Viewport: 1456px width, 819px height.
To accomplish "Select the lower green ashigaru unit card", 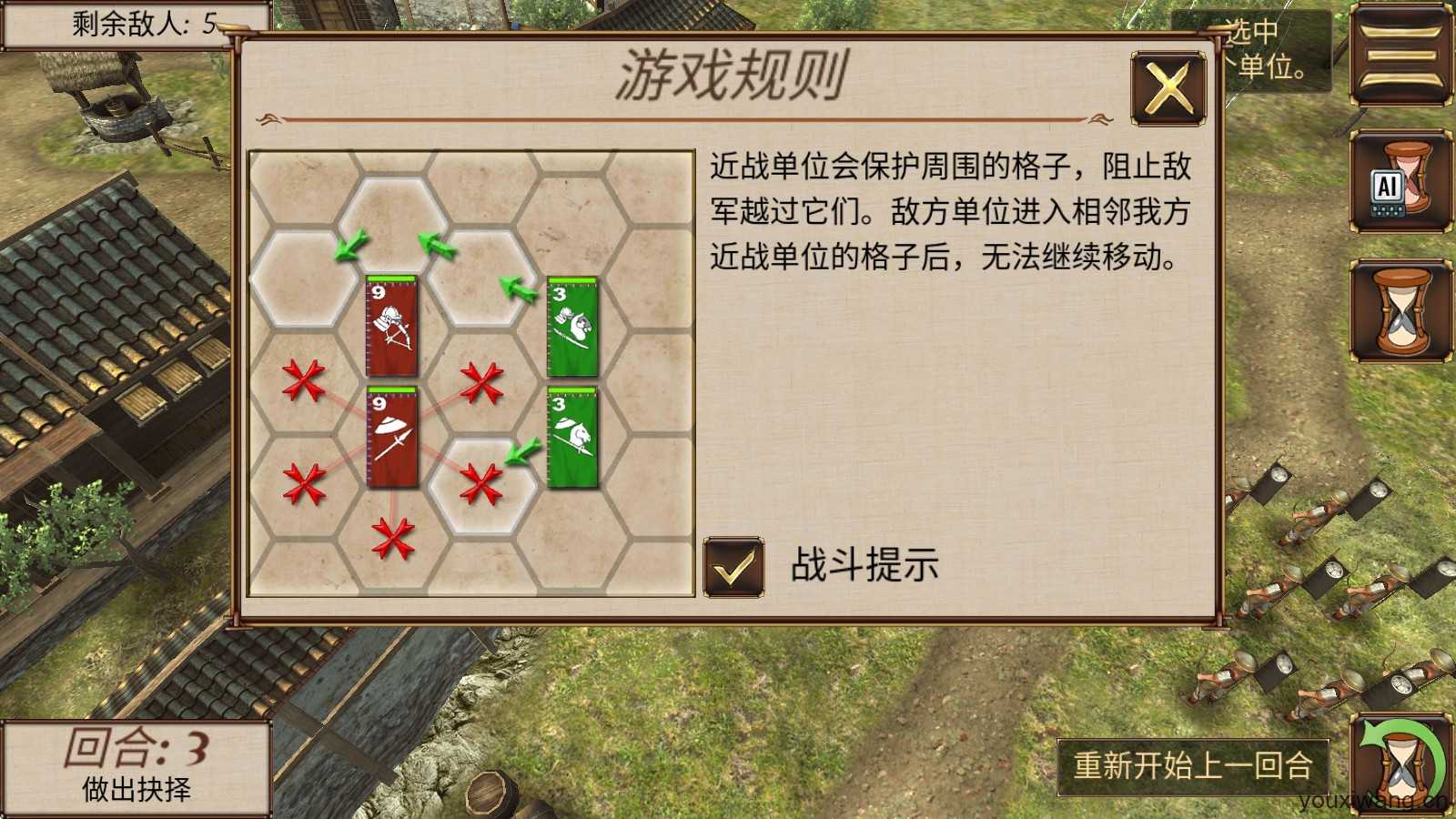I will (571, 439).
